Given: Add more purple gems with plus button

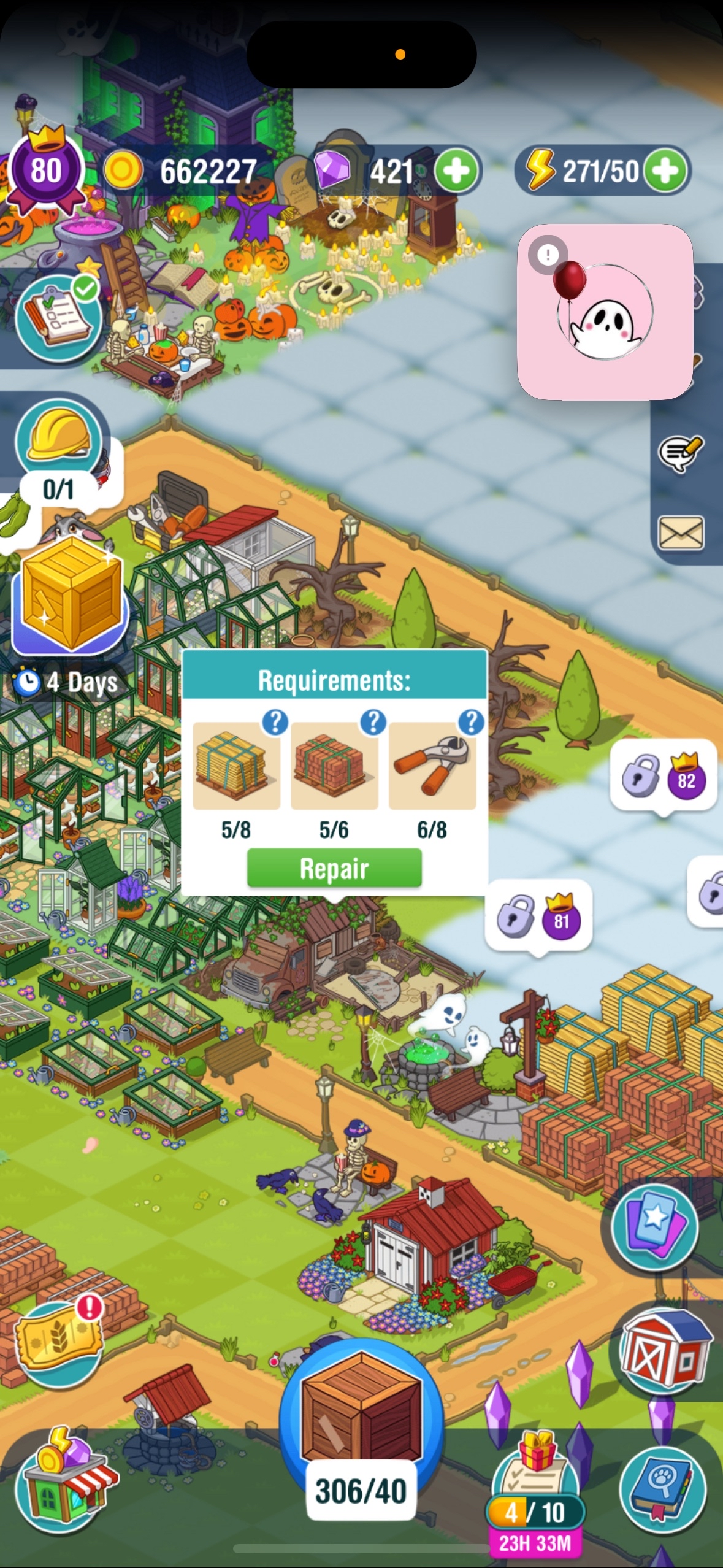Looking at the screenshot, I should pos(456,171).
